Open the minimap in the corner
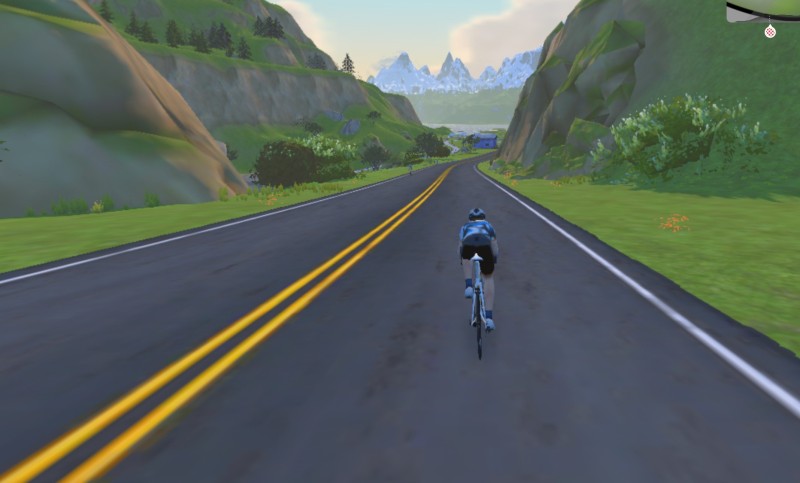 [x=765, y=10]
